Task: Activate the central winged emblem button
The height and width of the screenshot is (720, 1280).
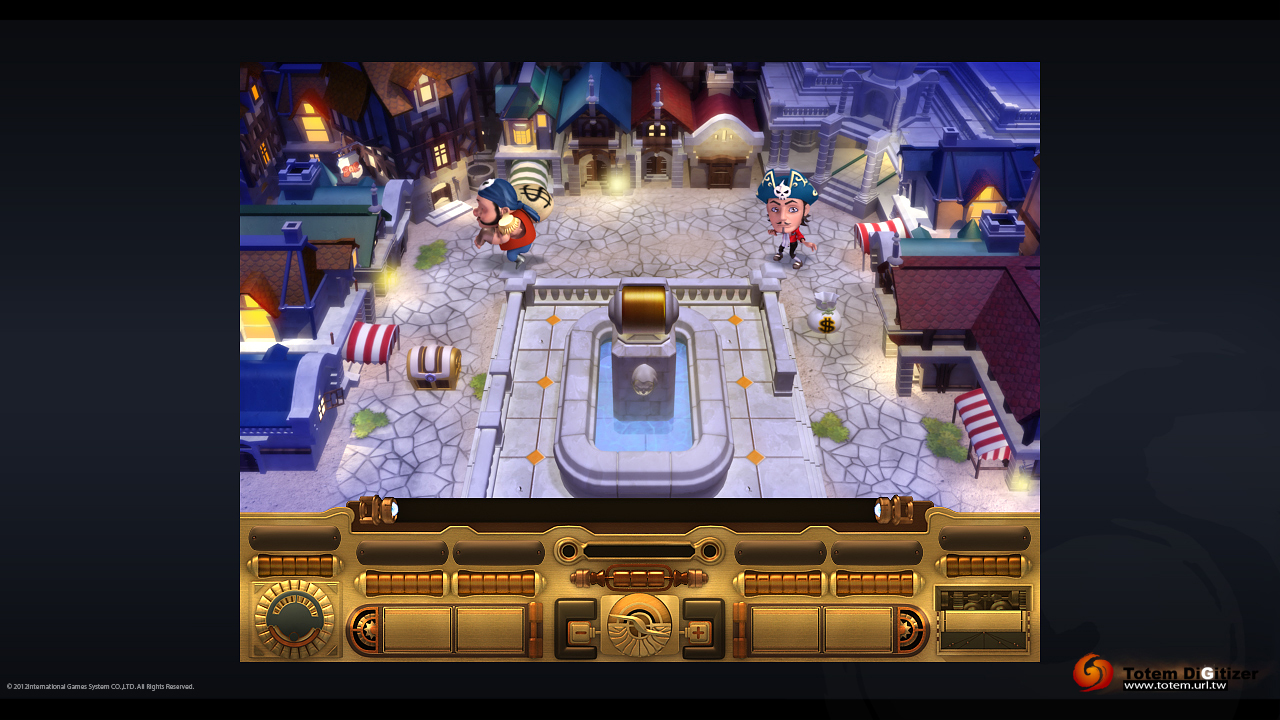Action: tap(639, 626)
